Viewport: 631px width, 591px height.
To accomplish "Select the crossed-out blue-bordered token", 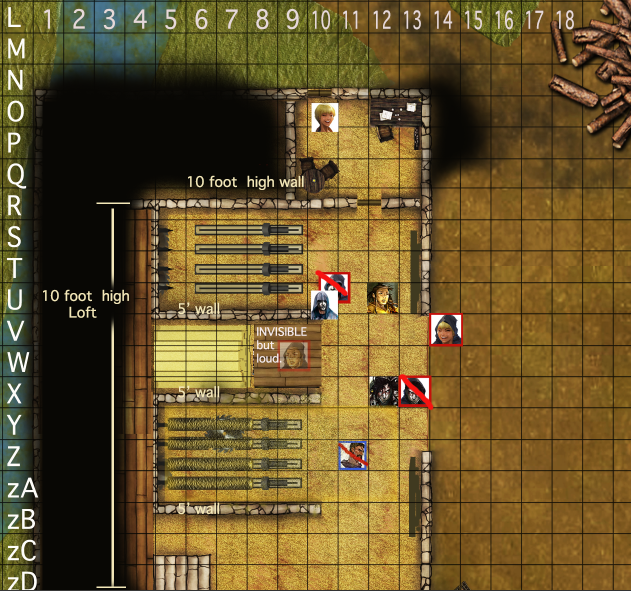I will pyautogui.click(x=353, y=455).
